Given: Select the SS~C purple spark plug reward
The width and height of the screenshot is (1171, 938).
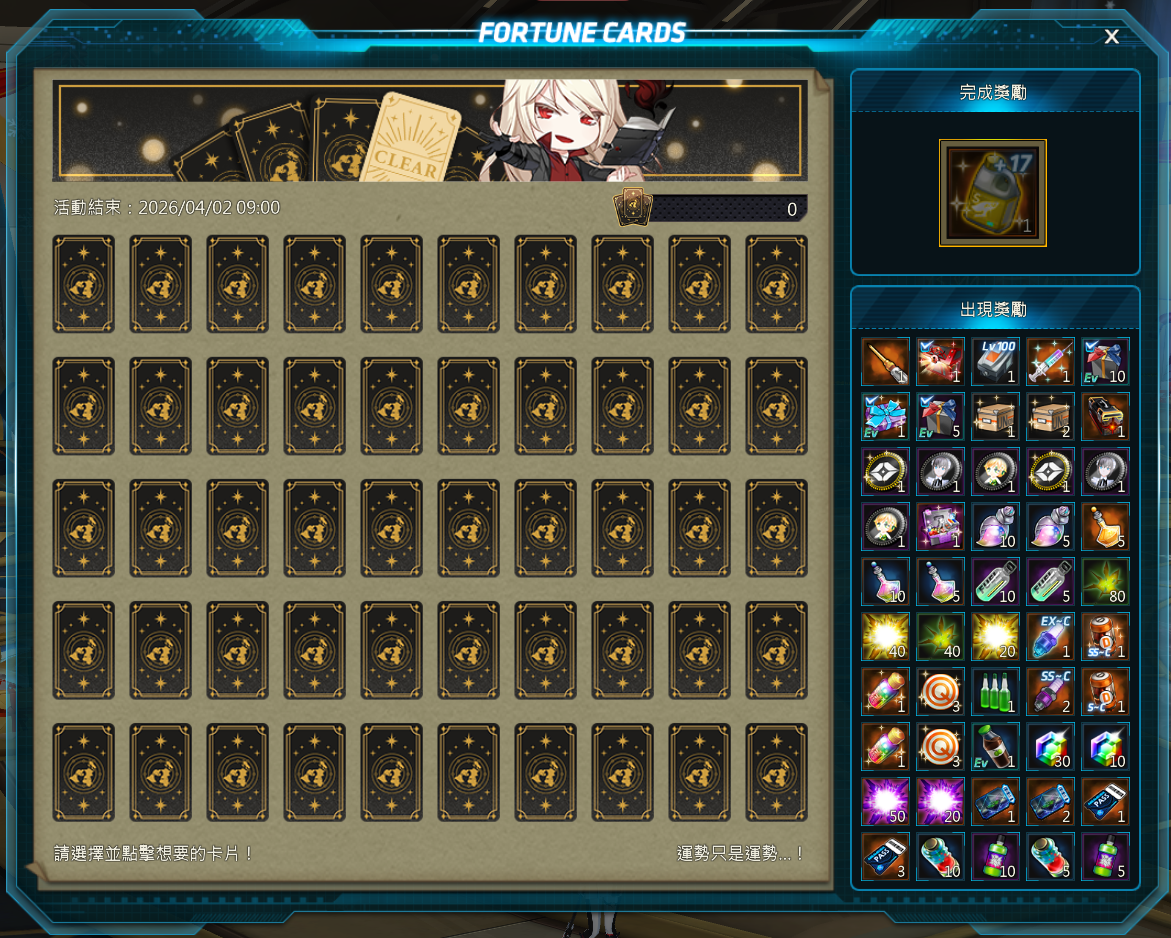Looking at the screenshot, I should pyautogui.click(x=1050, y=691).
